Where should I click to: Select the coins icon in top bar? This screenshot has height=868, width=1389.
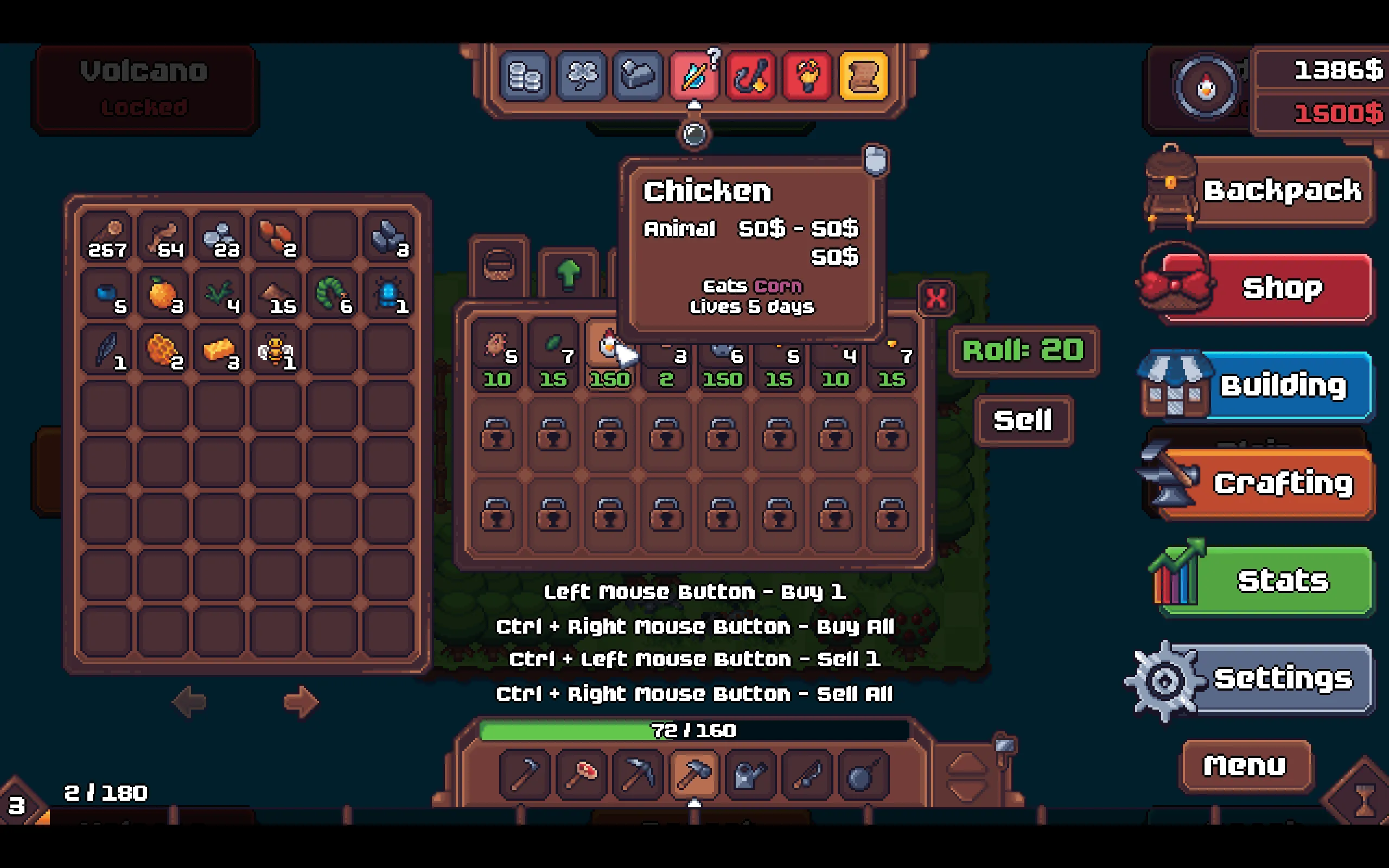[x=525, y=76]
